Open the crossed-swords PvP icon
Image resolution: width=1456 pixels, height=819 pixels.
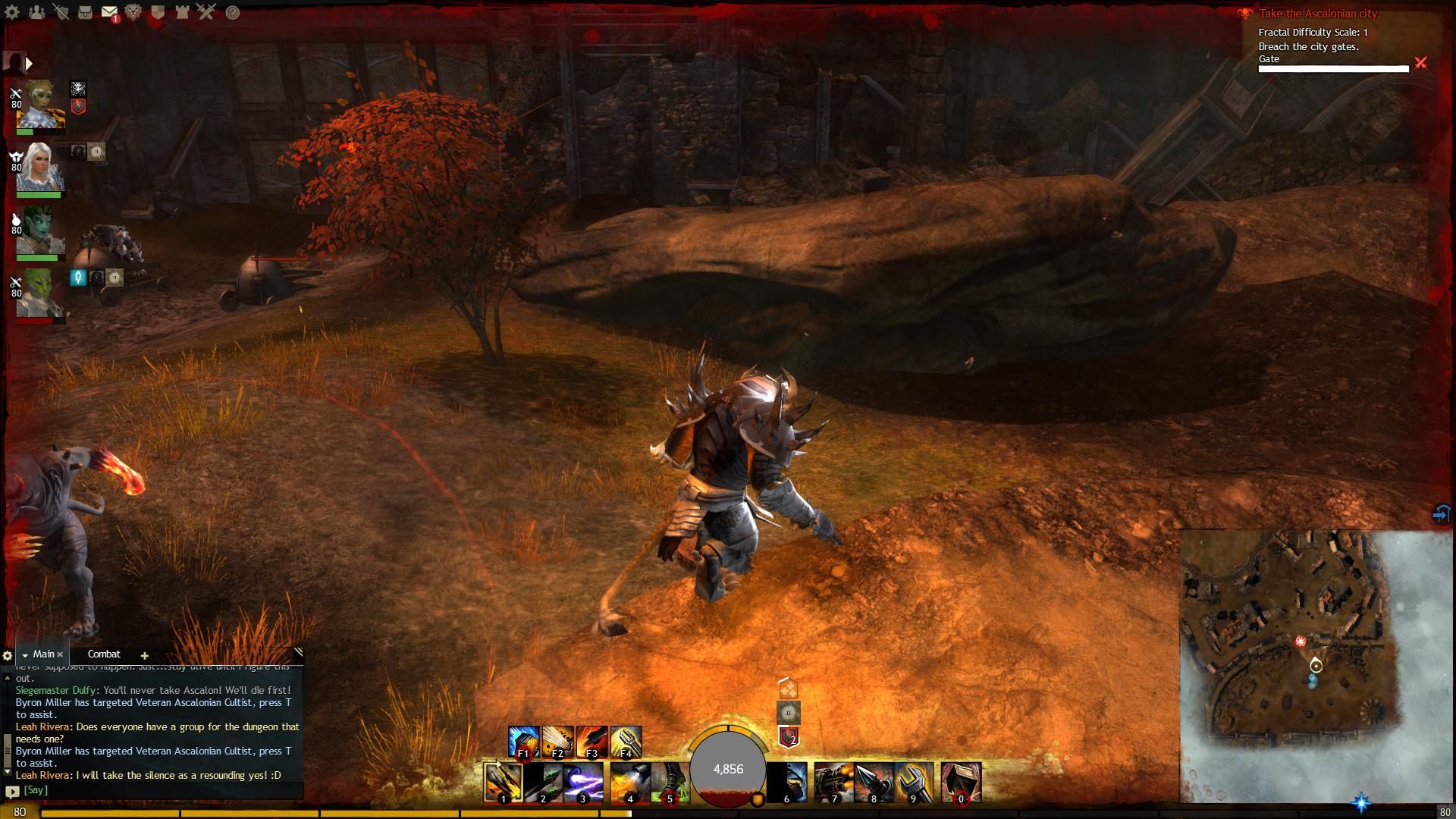[206, 12]
